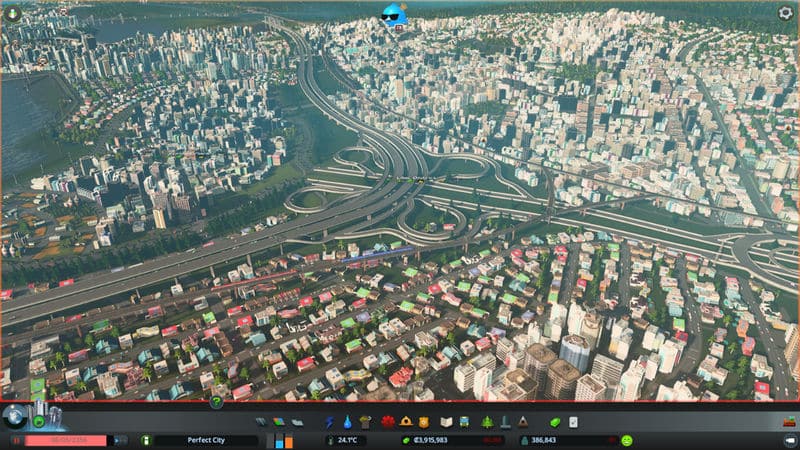Open the Economy money panel
The image size is (800, 450).
[x=555, y=422]
